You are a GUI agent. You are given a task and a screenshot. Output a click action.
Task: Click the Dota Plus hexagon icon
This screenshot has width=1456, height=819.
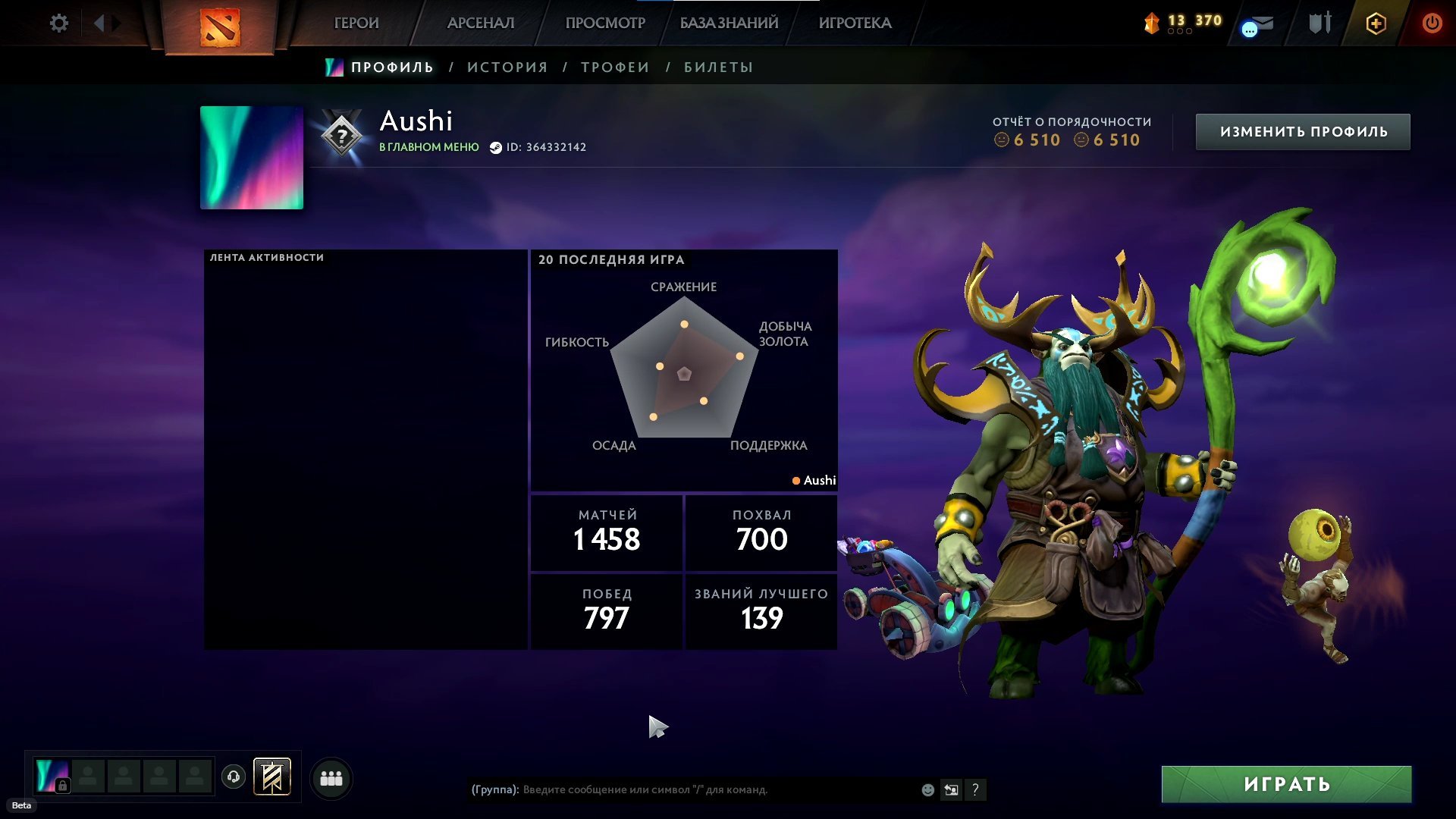coord(1376,23)
